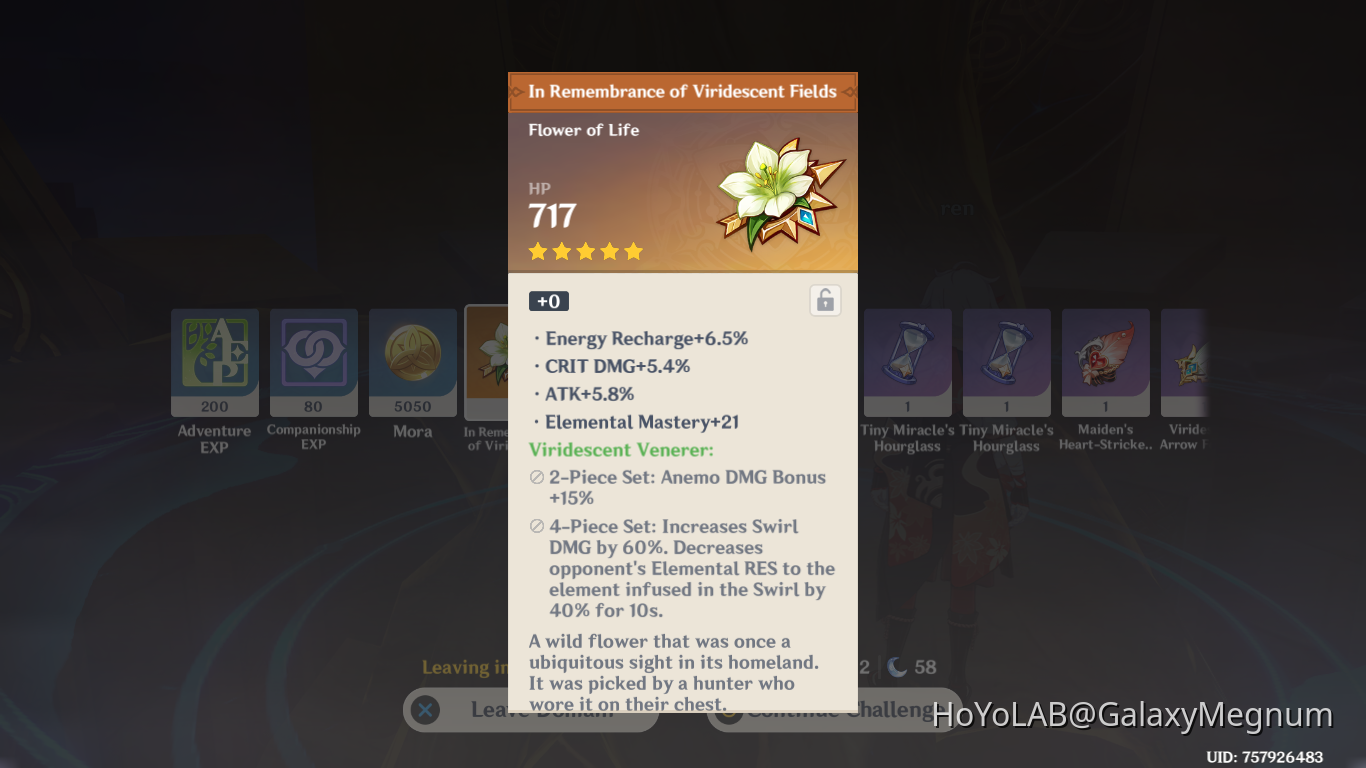Toggle the artifact lock

[x=825, y=300]
